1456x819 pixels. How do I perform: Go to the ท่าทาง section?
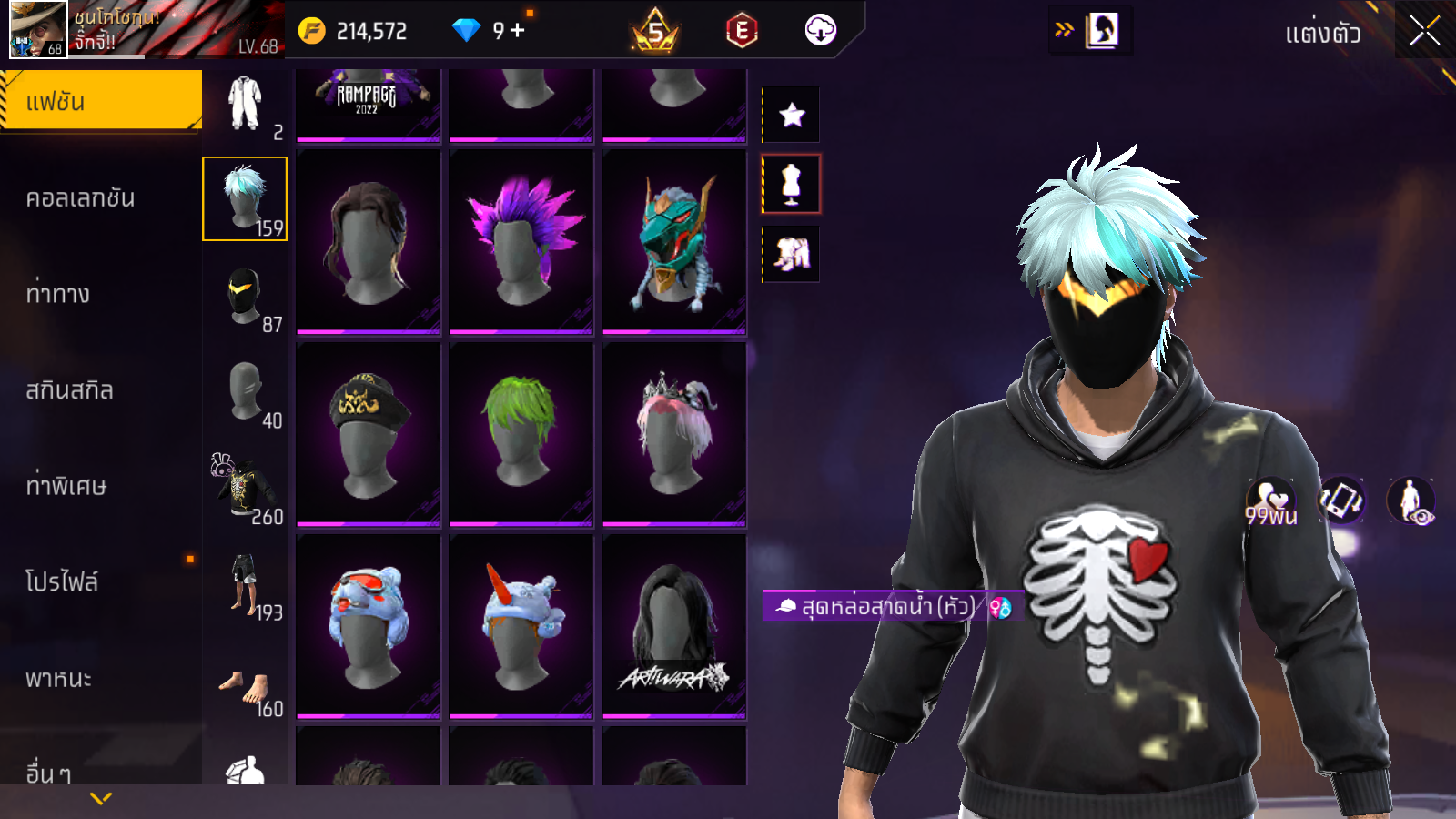[x=58, y=294]
